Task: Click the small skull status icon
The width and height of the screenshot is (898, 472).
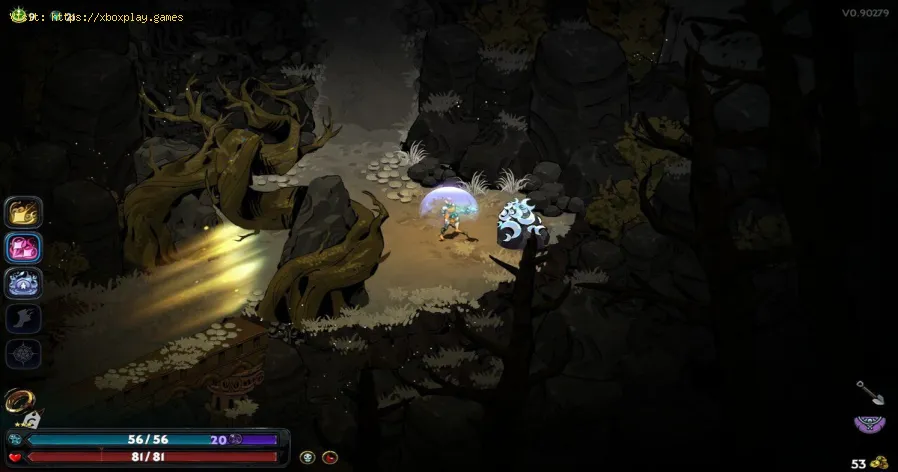Action: (307, 457)
